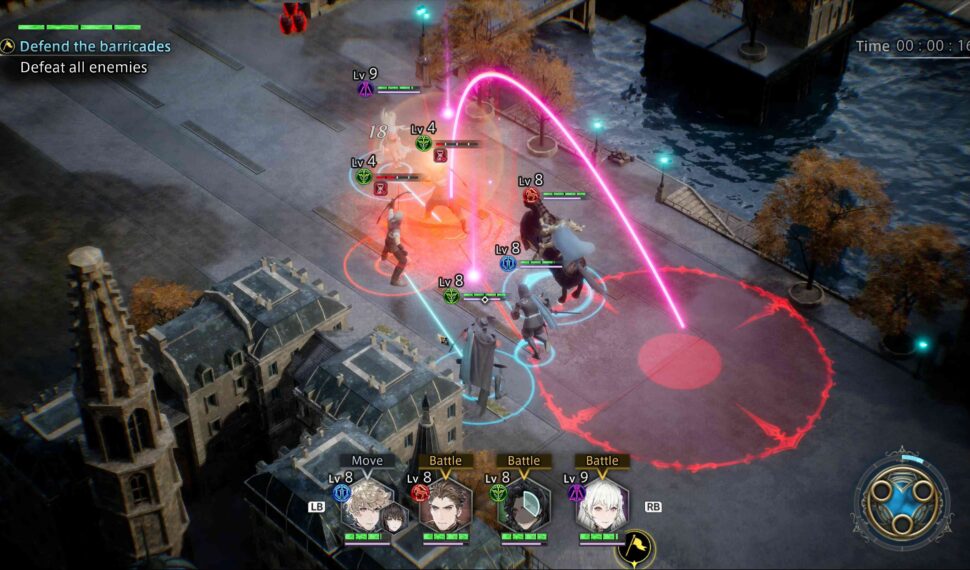The height and width of the screenshot is (570, 970).
Task: Select the white-haired Lv 9 unit portrait
Action: (602, 507)
